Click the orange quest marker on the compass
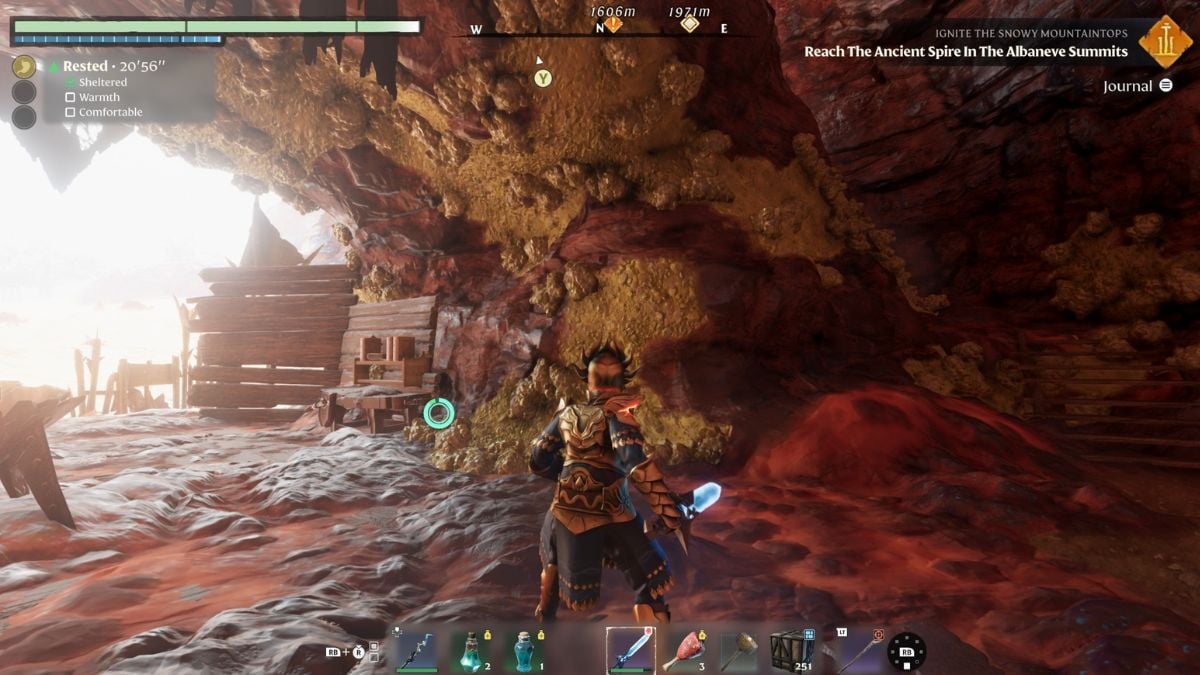1200x675 pixels. point(613,24)
